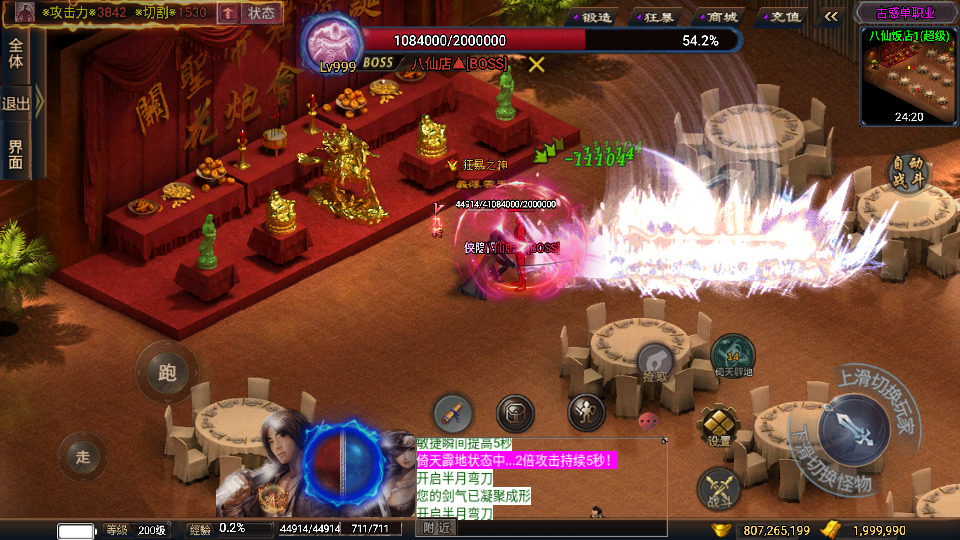Collapse the top menu with the double-arrow button

click(831, 16)
